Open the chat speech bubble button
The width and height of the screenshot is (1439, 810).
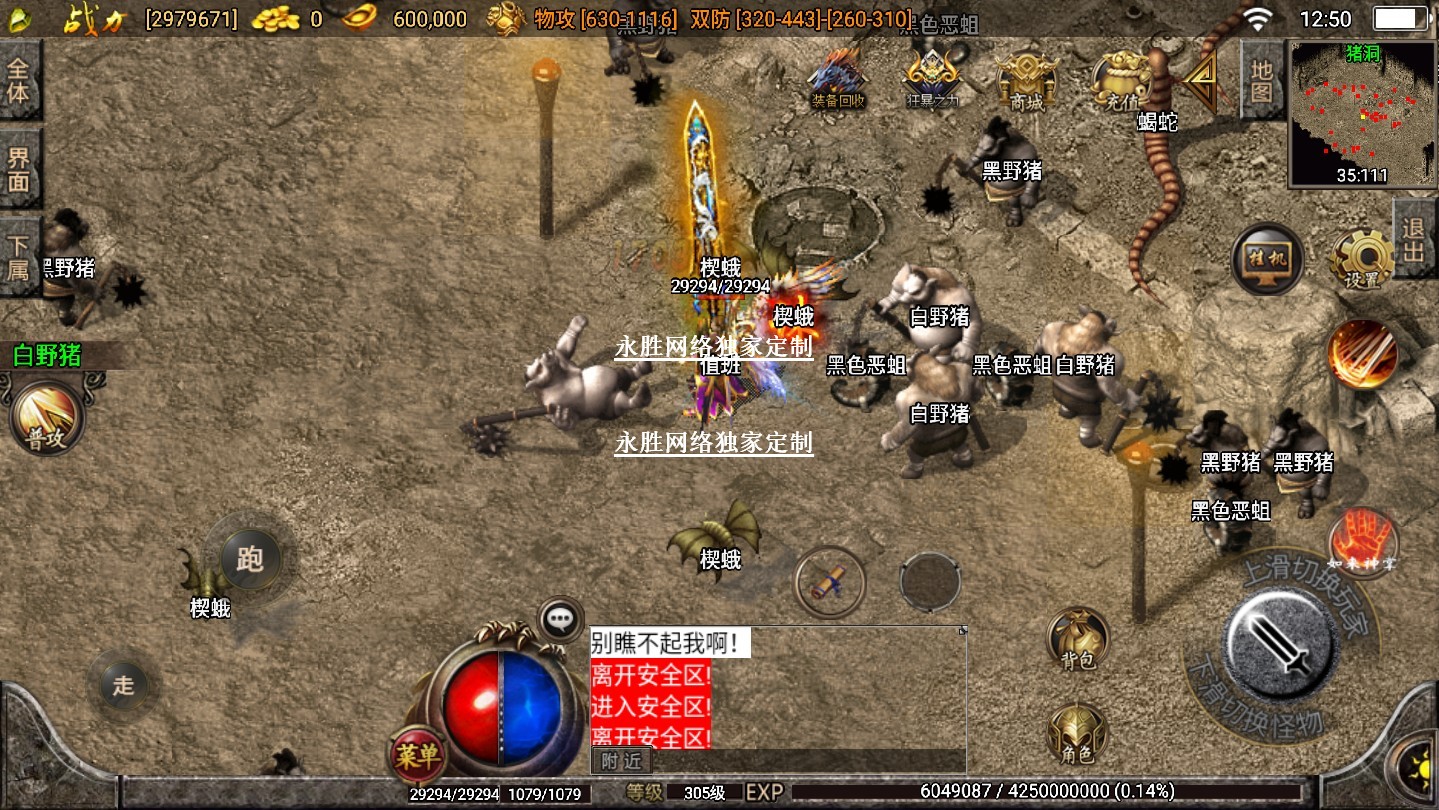click(561, 620)
